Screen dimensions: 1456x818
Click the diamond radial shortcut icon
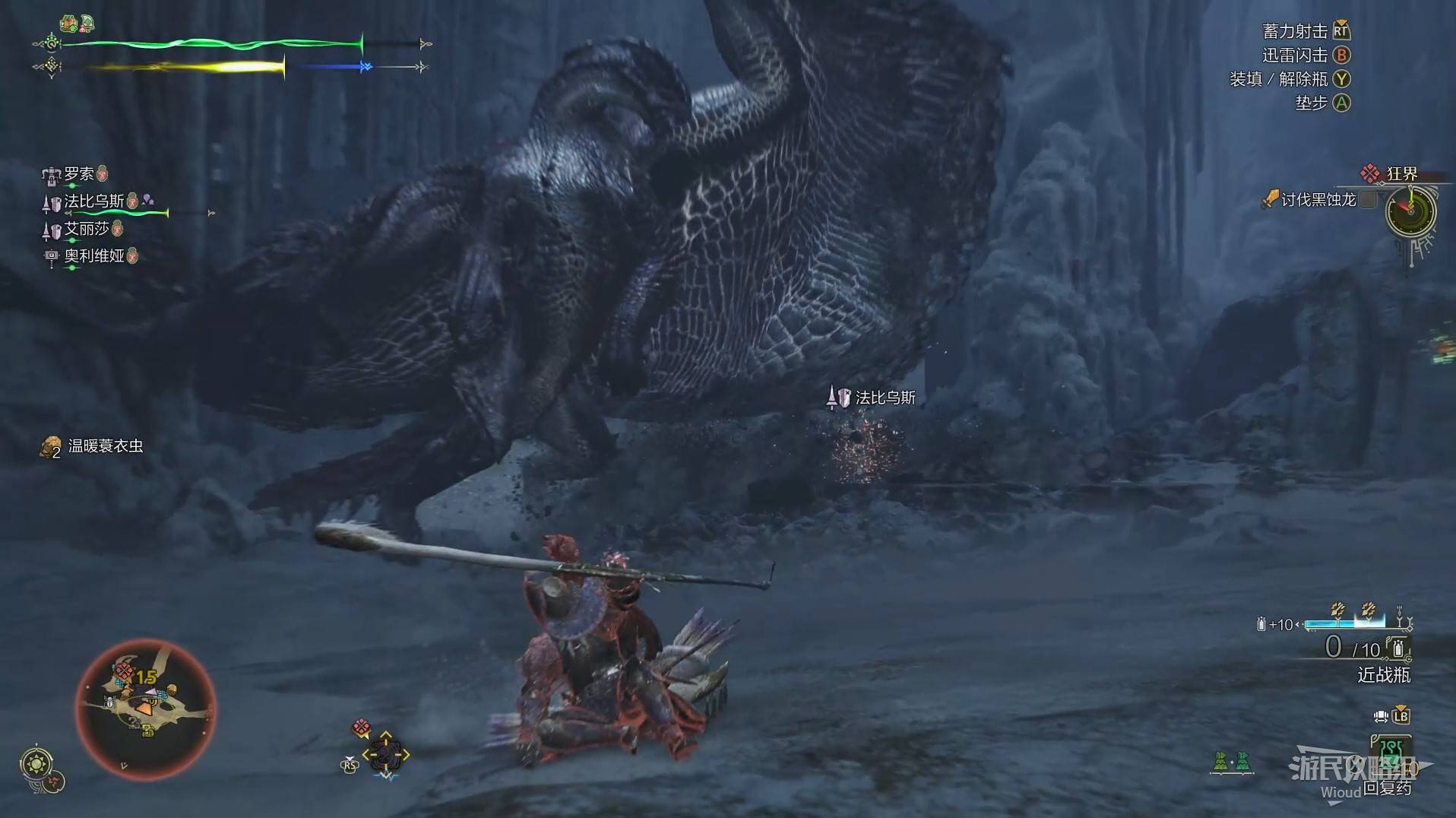pos(385,754)
